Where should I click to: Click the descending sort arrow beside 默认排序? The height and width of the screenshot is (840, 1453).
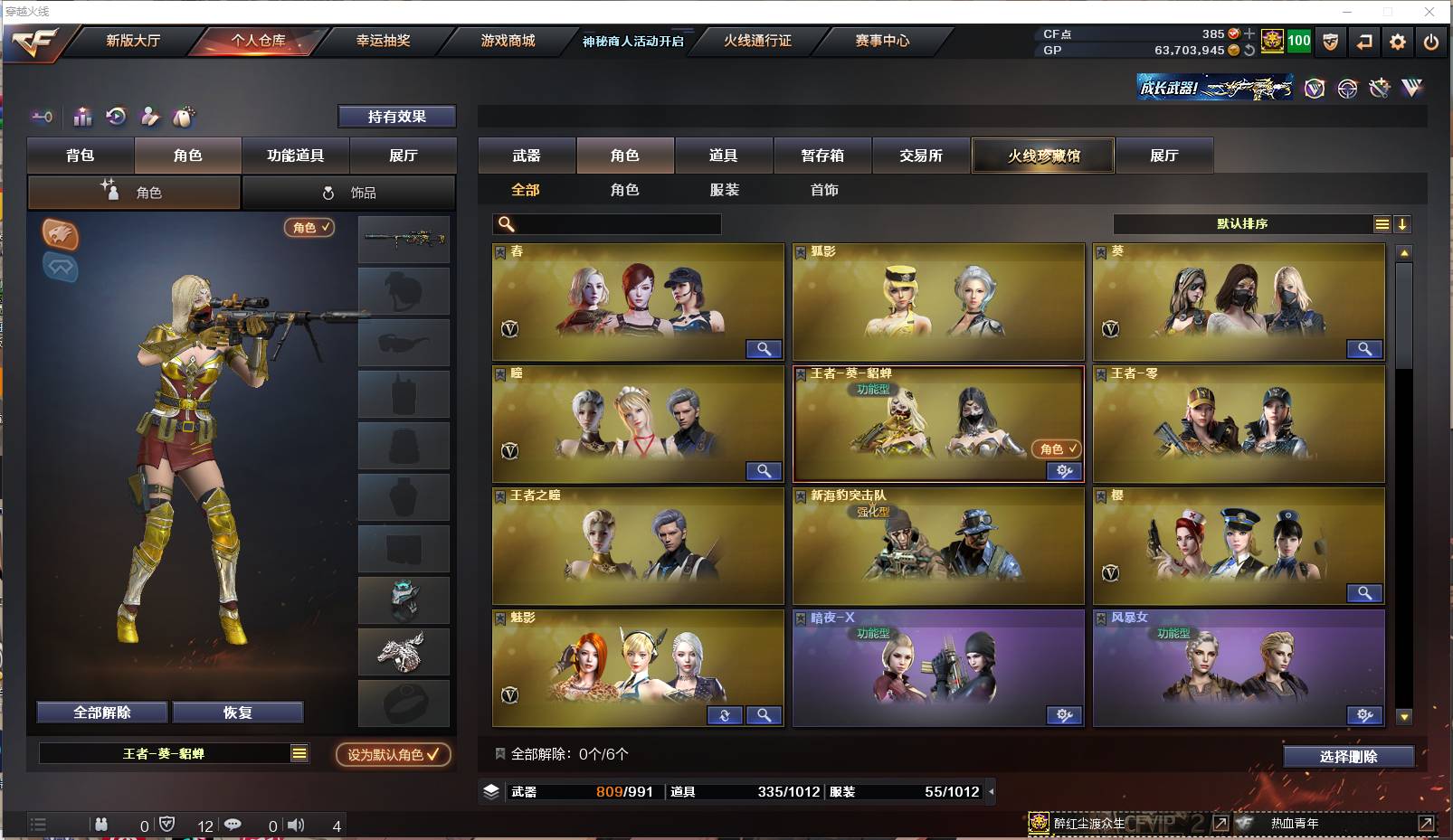[1404, 223]
